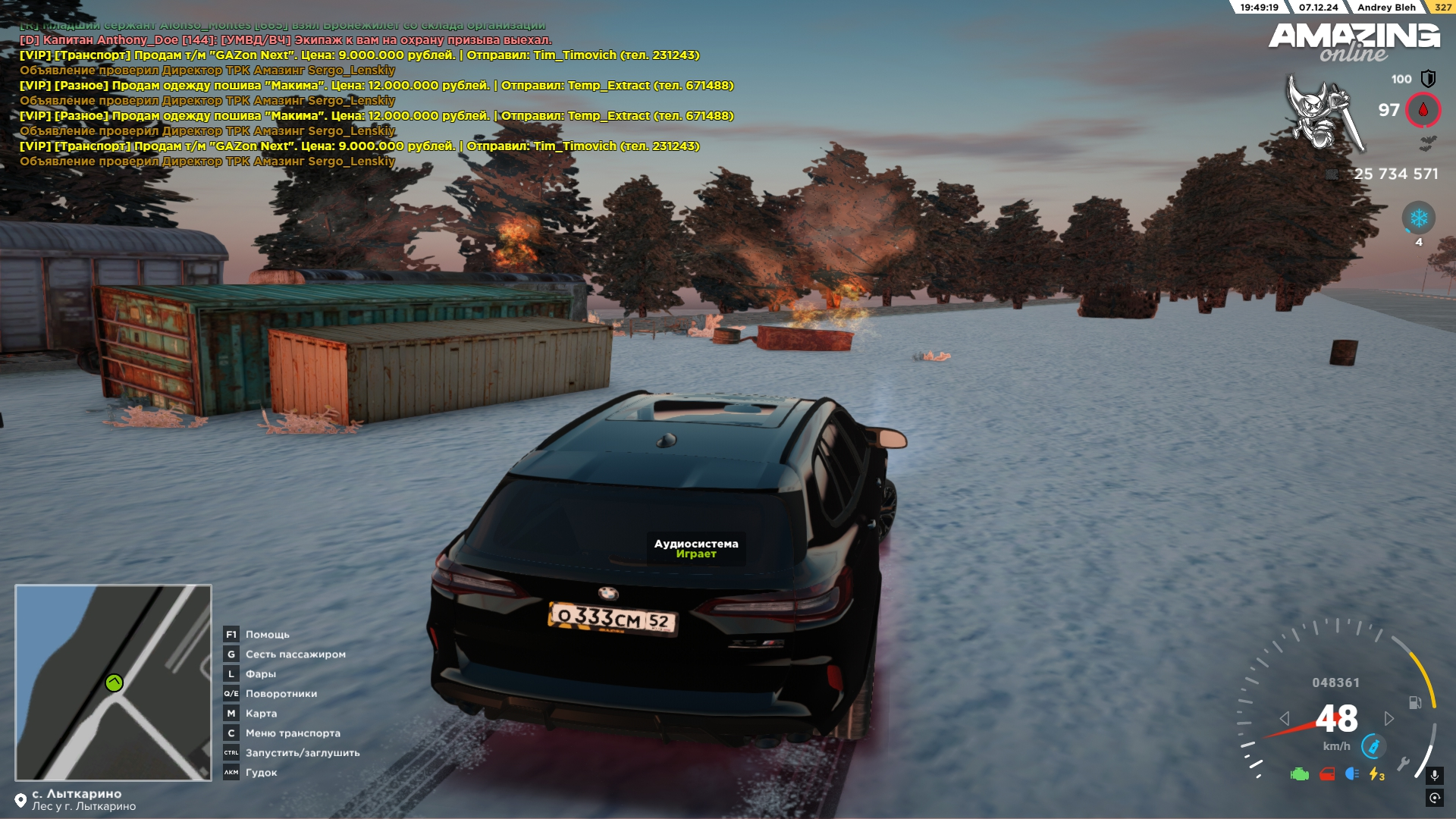Image resolution: width=1456 pixels, height=819 pixels.
Task: Click the Amazing Online logo
Action: tap(1354, 42)
